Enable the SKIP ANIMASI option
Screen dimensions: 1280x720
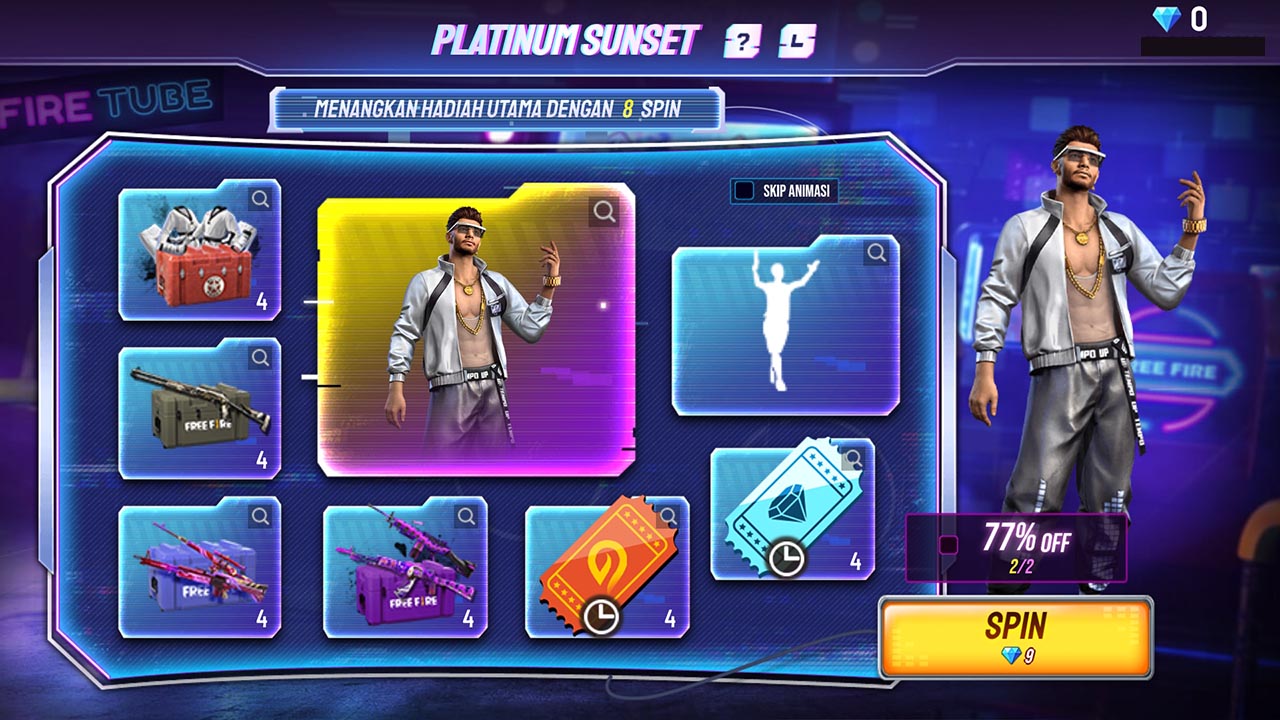pyautogui.click(x=743, y=192)
